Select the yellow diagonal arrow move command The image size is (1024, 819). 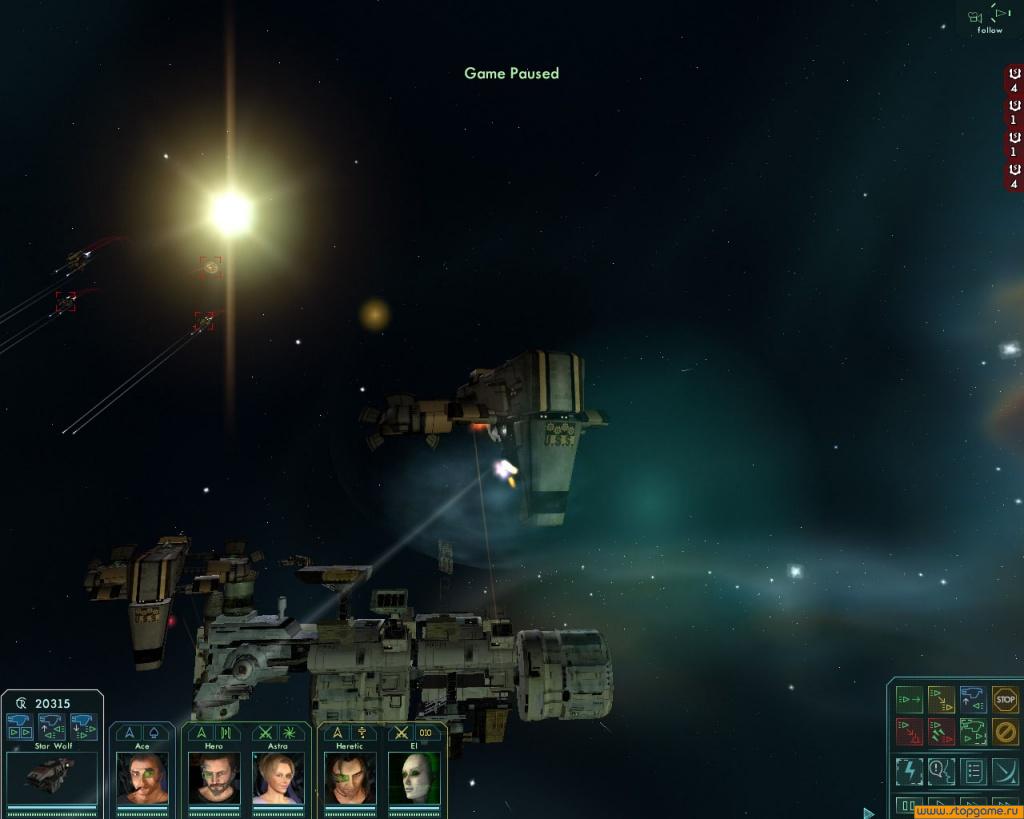941,699
